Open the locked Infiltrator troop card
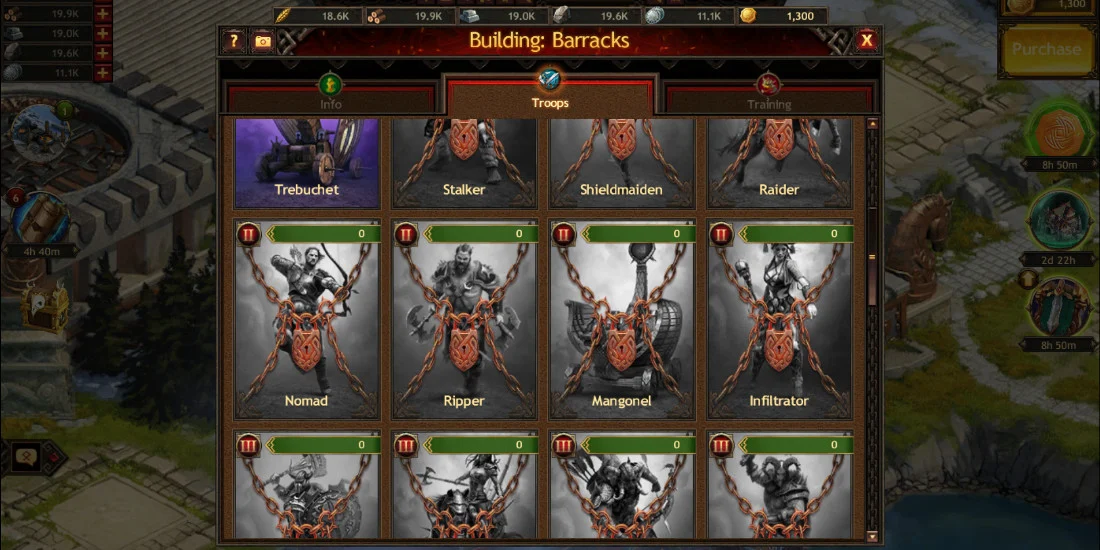1100x550 pixels. 779,320
